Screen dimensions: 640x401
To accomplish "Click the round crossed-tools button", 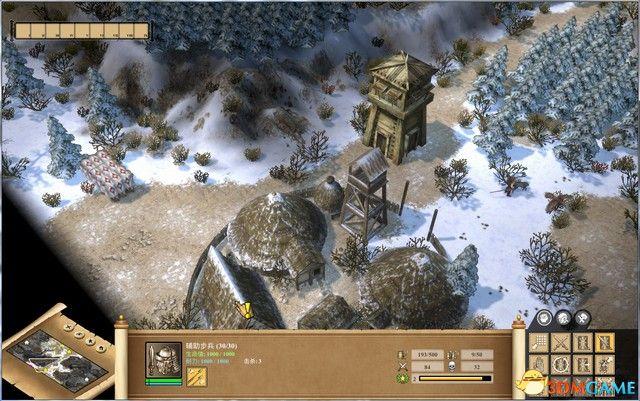I will (580, 318).
